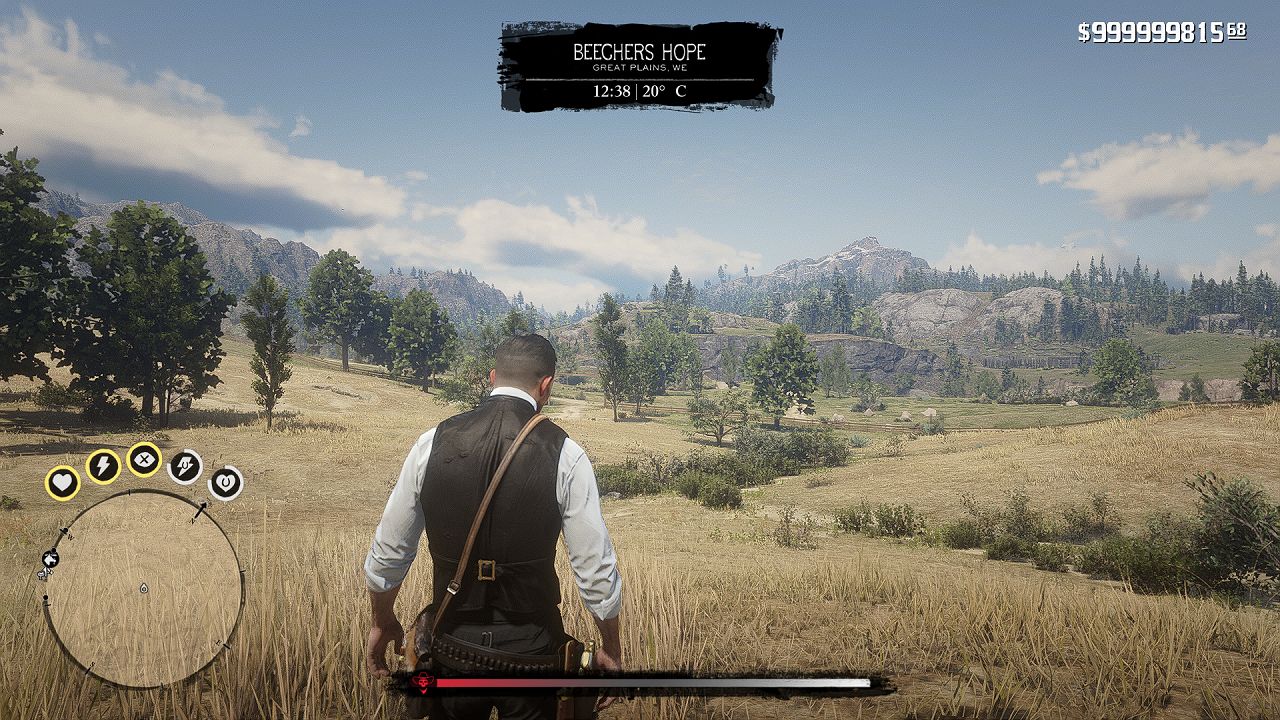The image size is (1280, 720).
Task: Click the Beechers Hope location banner
Action: pyautogui.click(x=639, y=66)
